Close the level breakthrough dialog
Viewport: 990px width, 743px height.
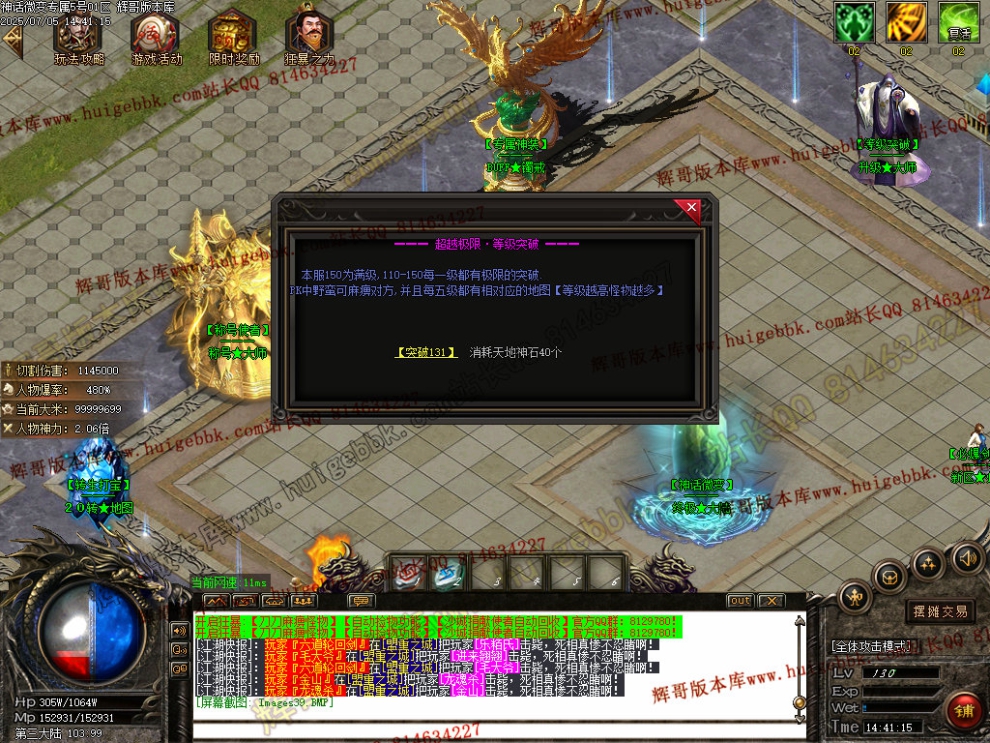click(x=687, y=210)
